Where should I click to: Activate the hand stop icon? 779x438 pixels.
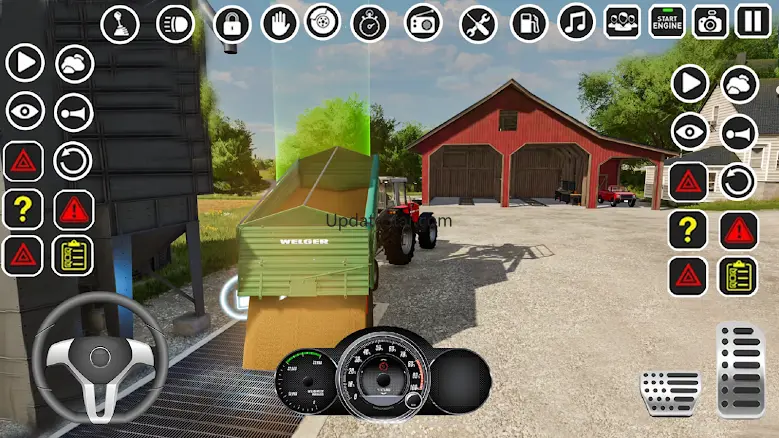280,24
